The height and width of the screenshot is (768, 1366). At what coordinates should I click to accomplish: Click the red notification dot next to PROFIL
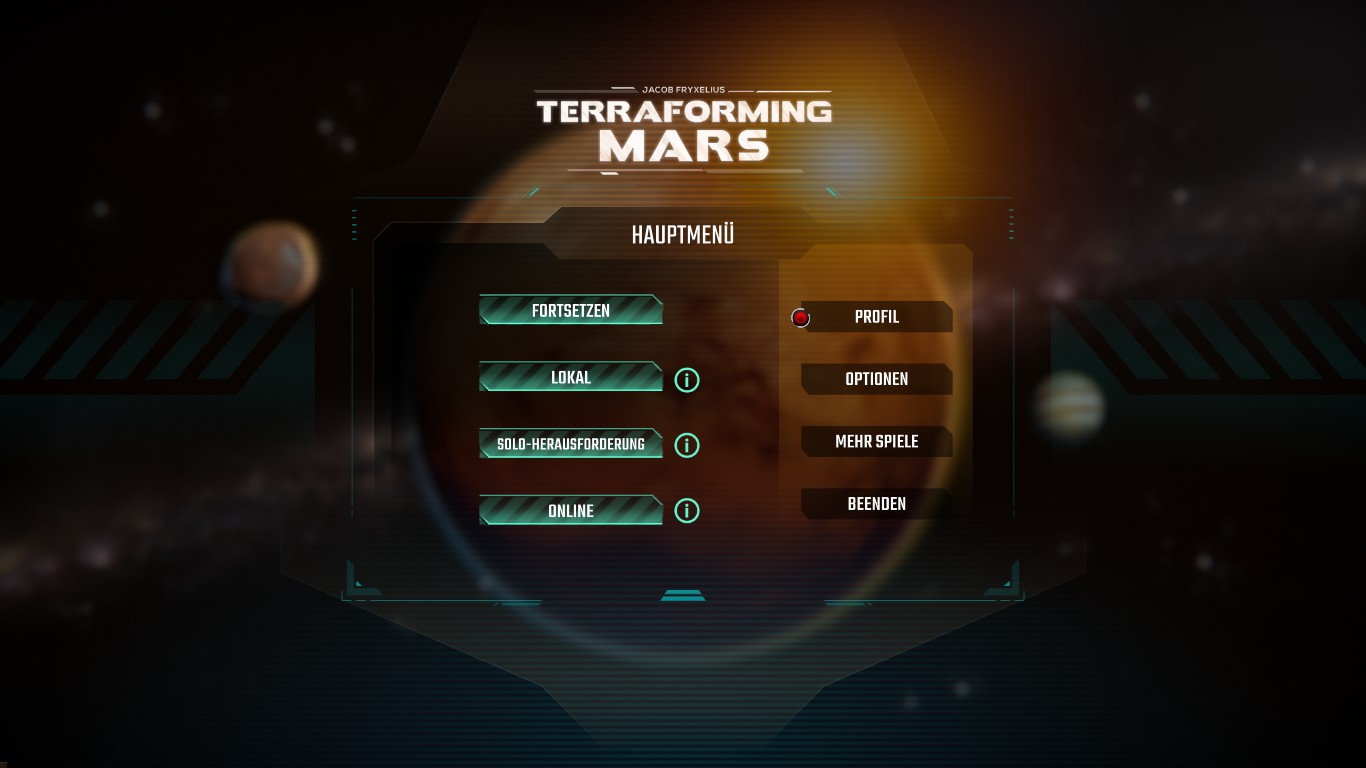[x=800, y=317]
